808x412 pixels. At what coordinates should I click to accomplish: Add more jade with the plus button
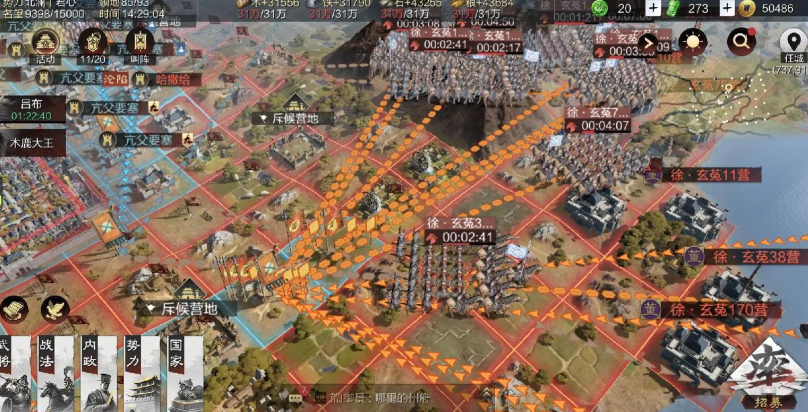[653, 8]
